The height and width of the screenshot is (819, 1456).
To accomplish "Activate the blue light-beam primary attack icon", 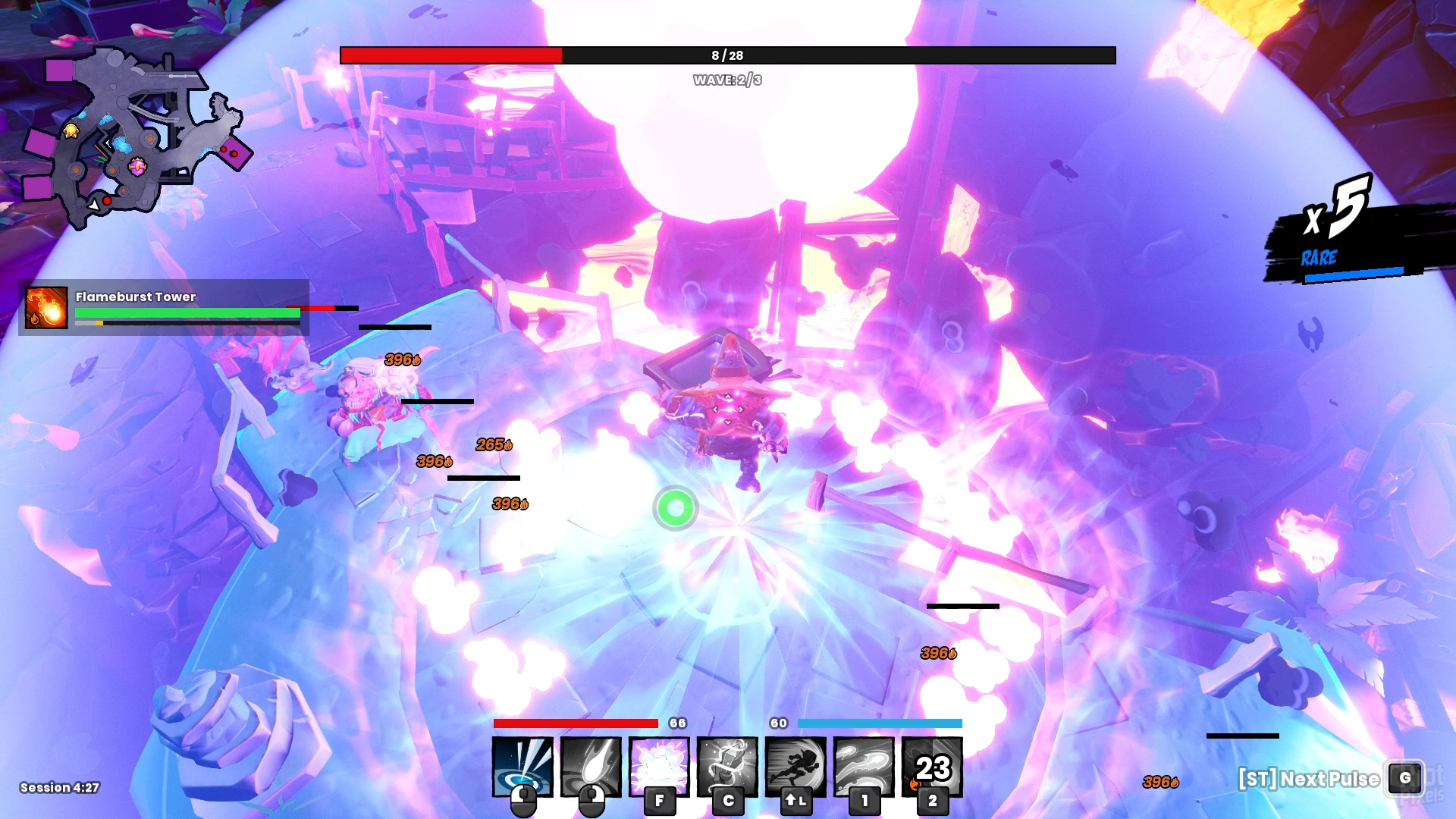I will coord(522,766).
